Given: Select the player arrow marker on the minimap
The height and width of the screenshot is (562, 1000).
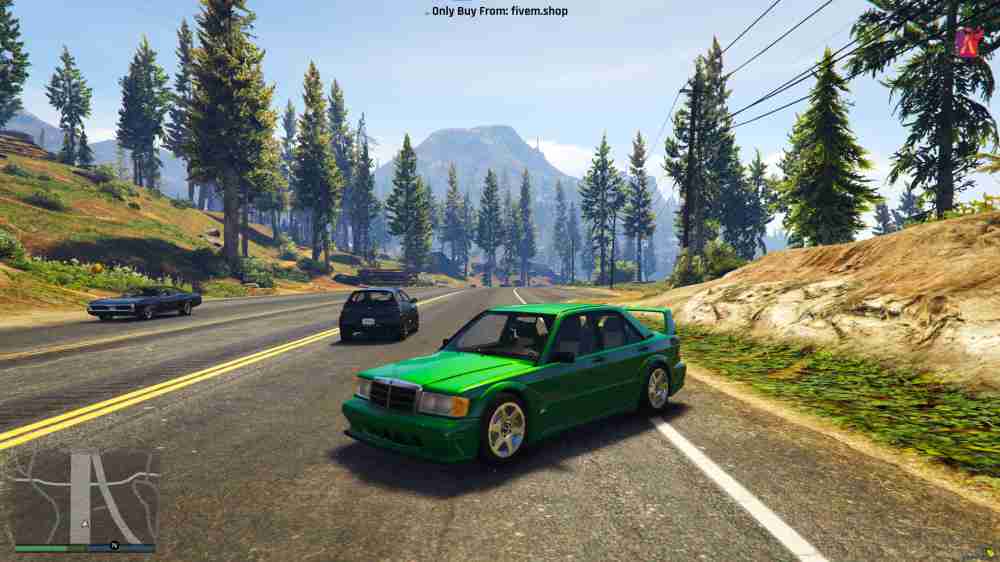Looking at the screenshot, I should click(x=84, y=523).
